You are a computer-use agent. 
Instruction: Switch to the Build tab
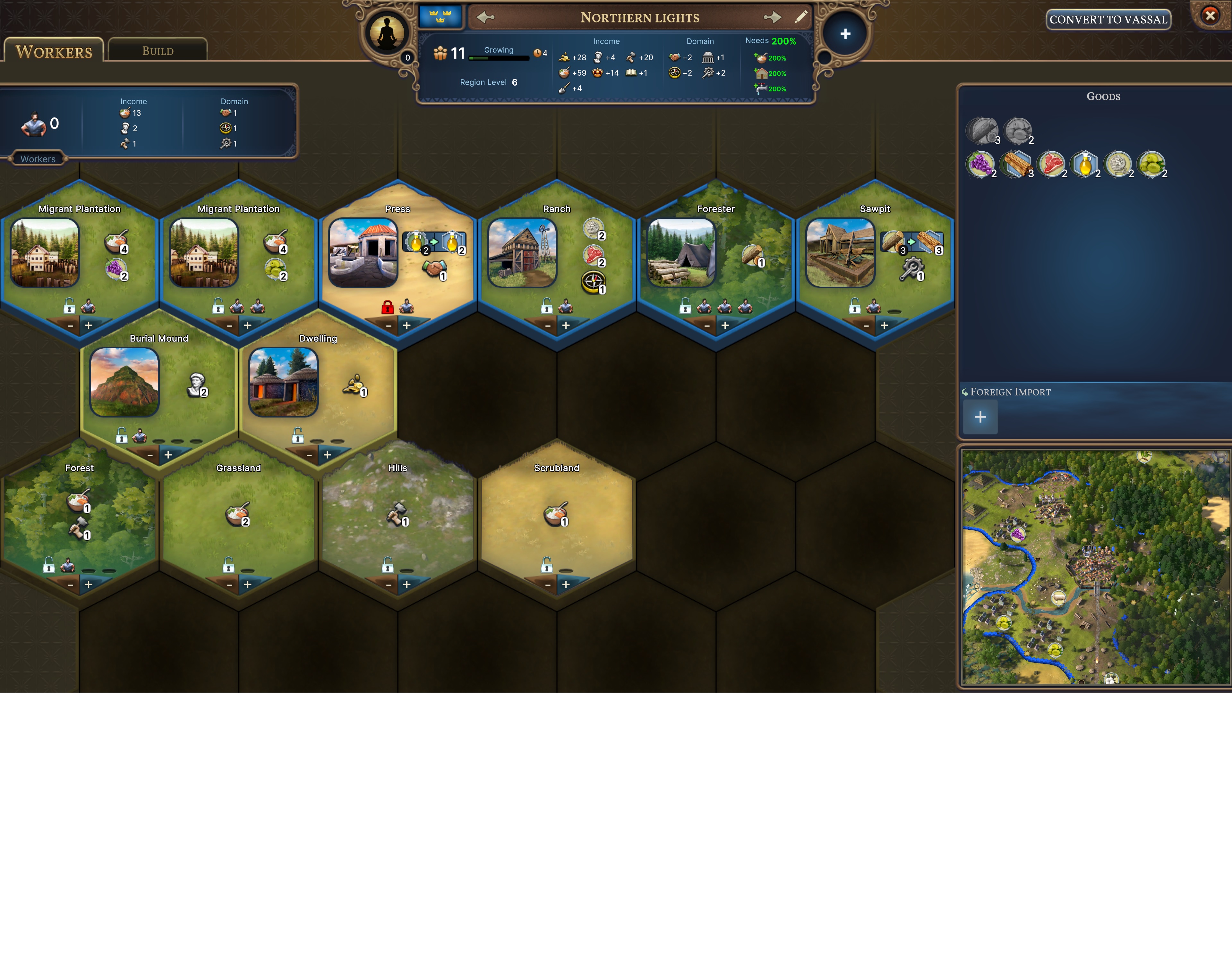click(158, 51)
